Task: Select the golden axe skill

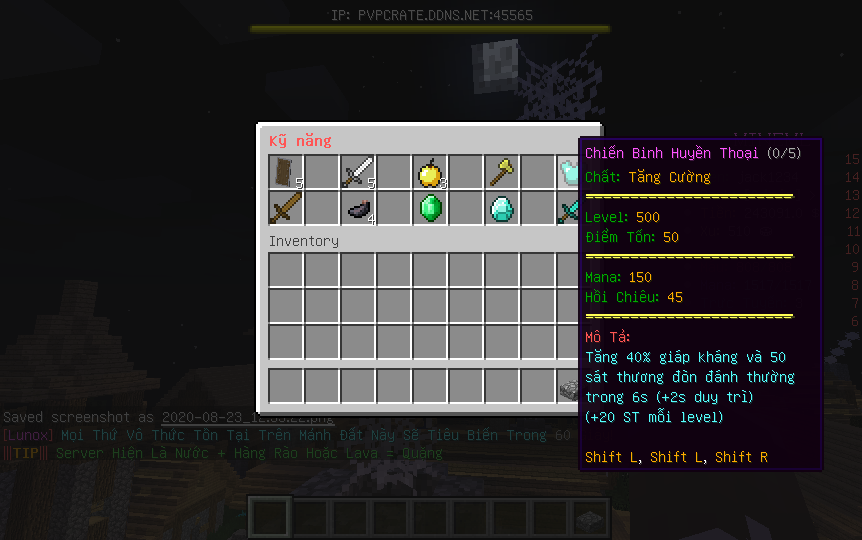Action: click(502, 173)
